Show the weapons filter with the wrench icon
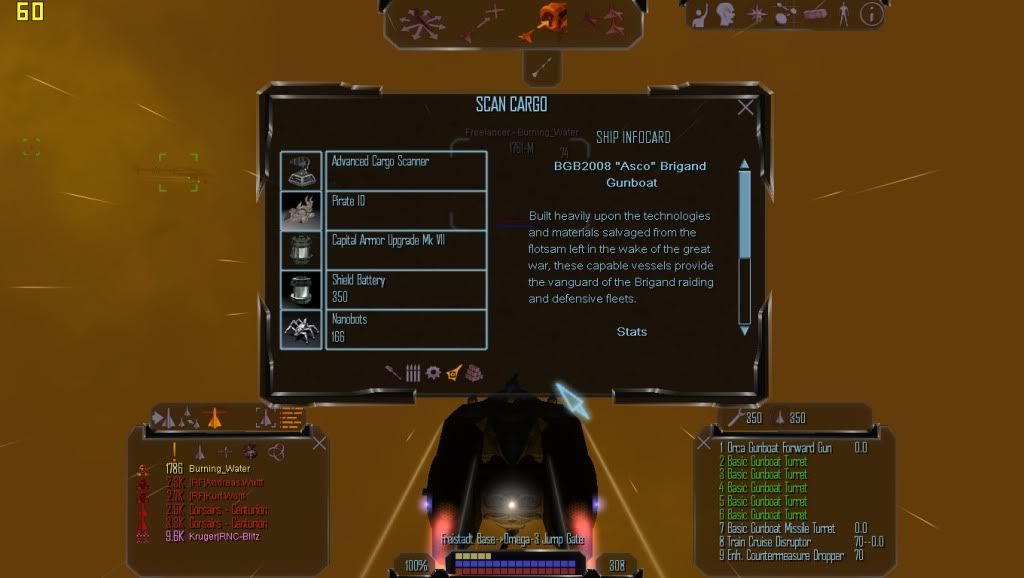This screenshot has height=578, width=1024. click(x=393, y=372)
